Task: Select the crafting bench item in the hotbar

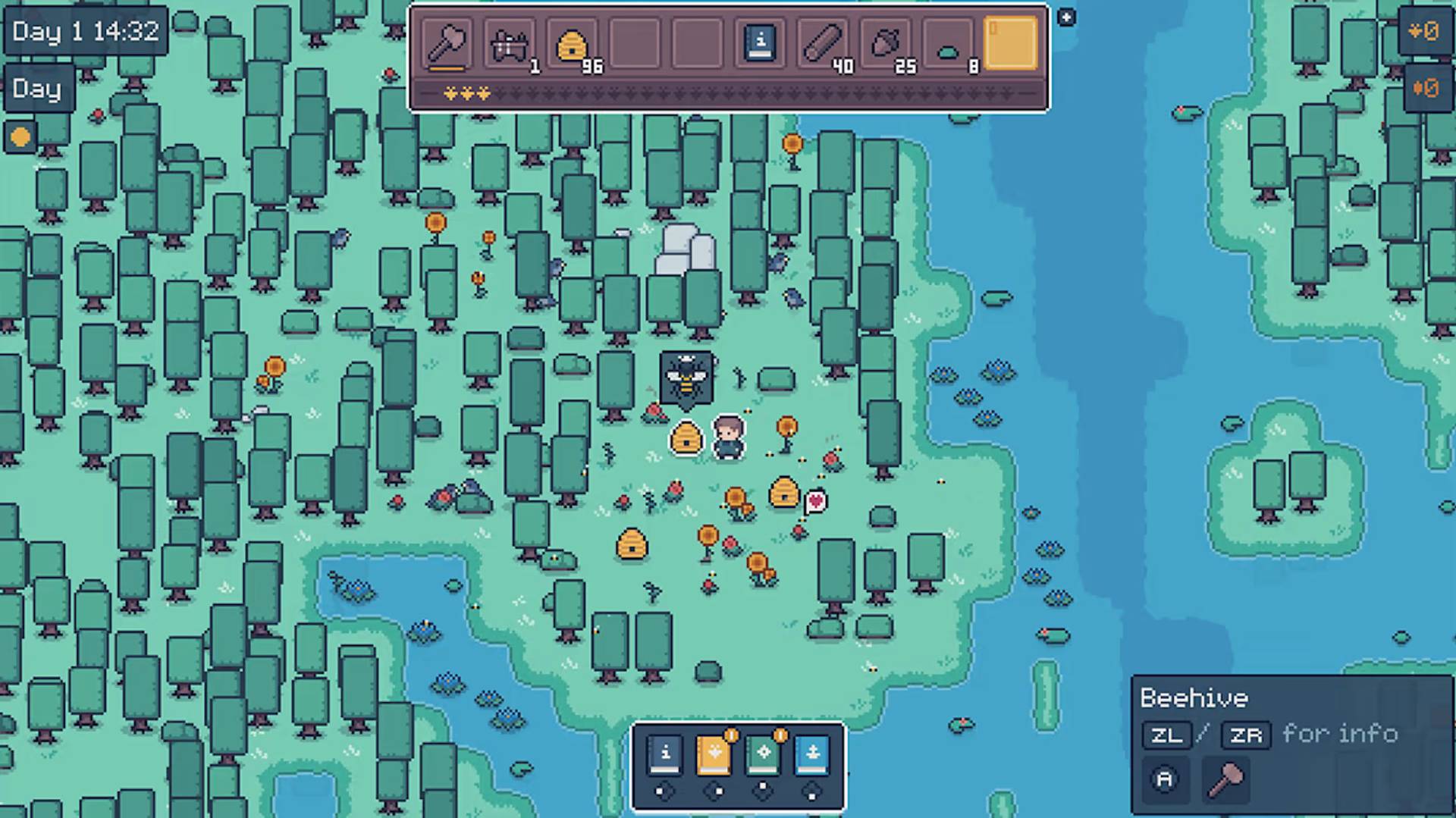Action: 510,43
